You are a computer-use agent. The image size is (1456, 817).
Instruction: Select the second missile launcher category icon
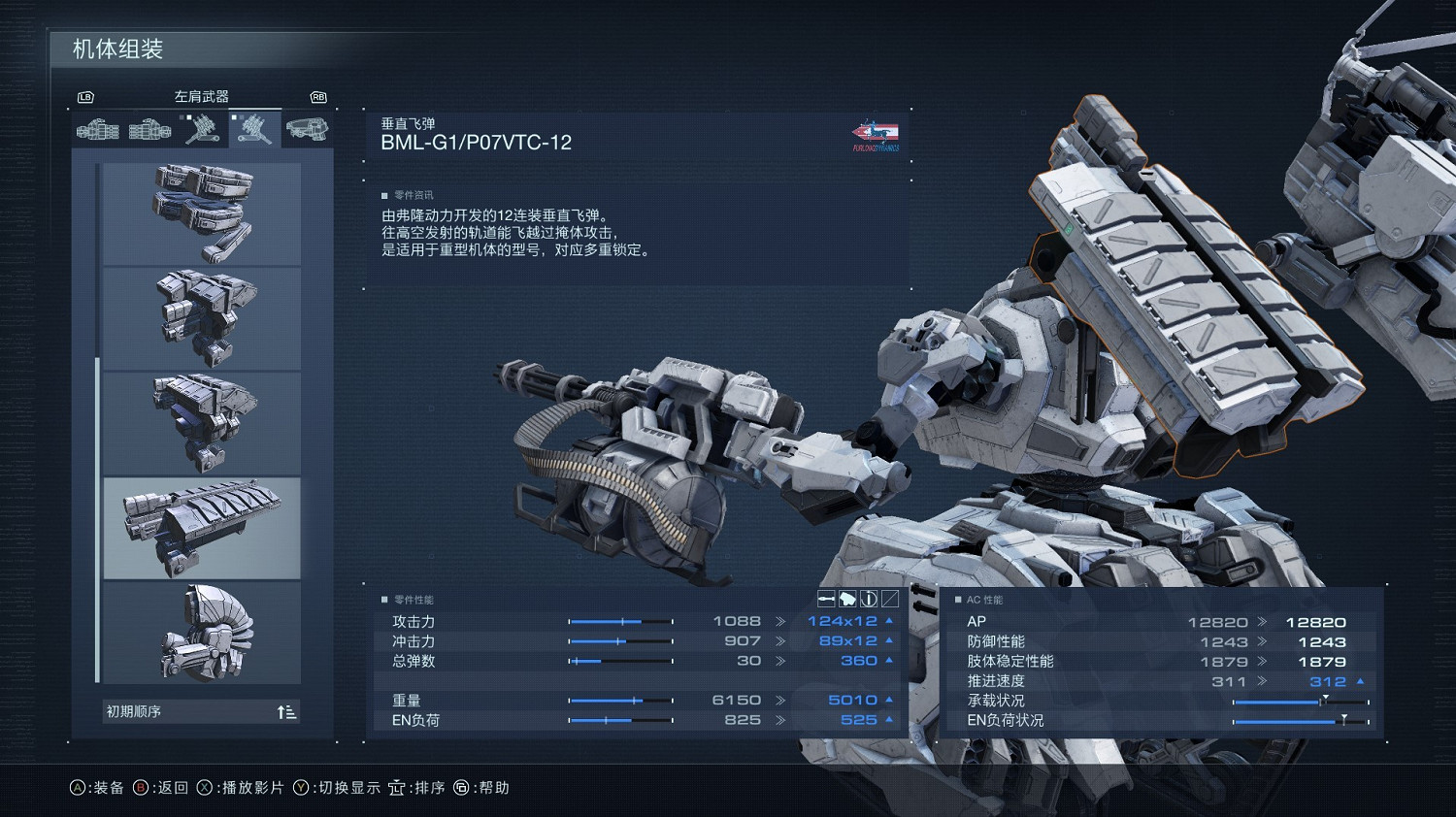149,128
